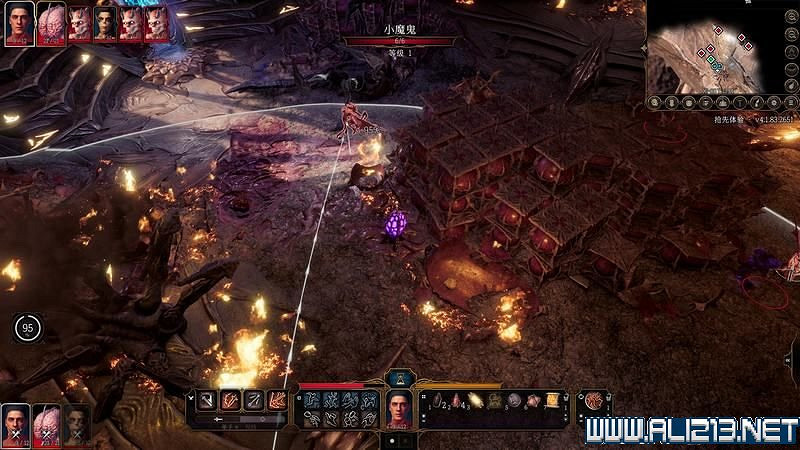800x450 pixels.
Task: Select the brain portrait in the turn order
Action: pos(49,22)
